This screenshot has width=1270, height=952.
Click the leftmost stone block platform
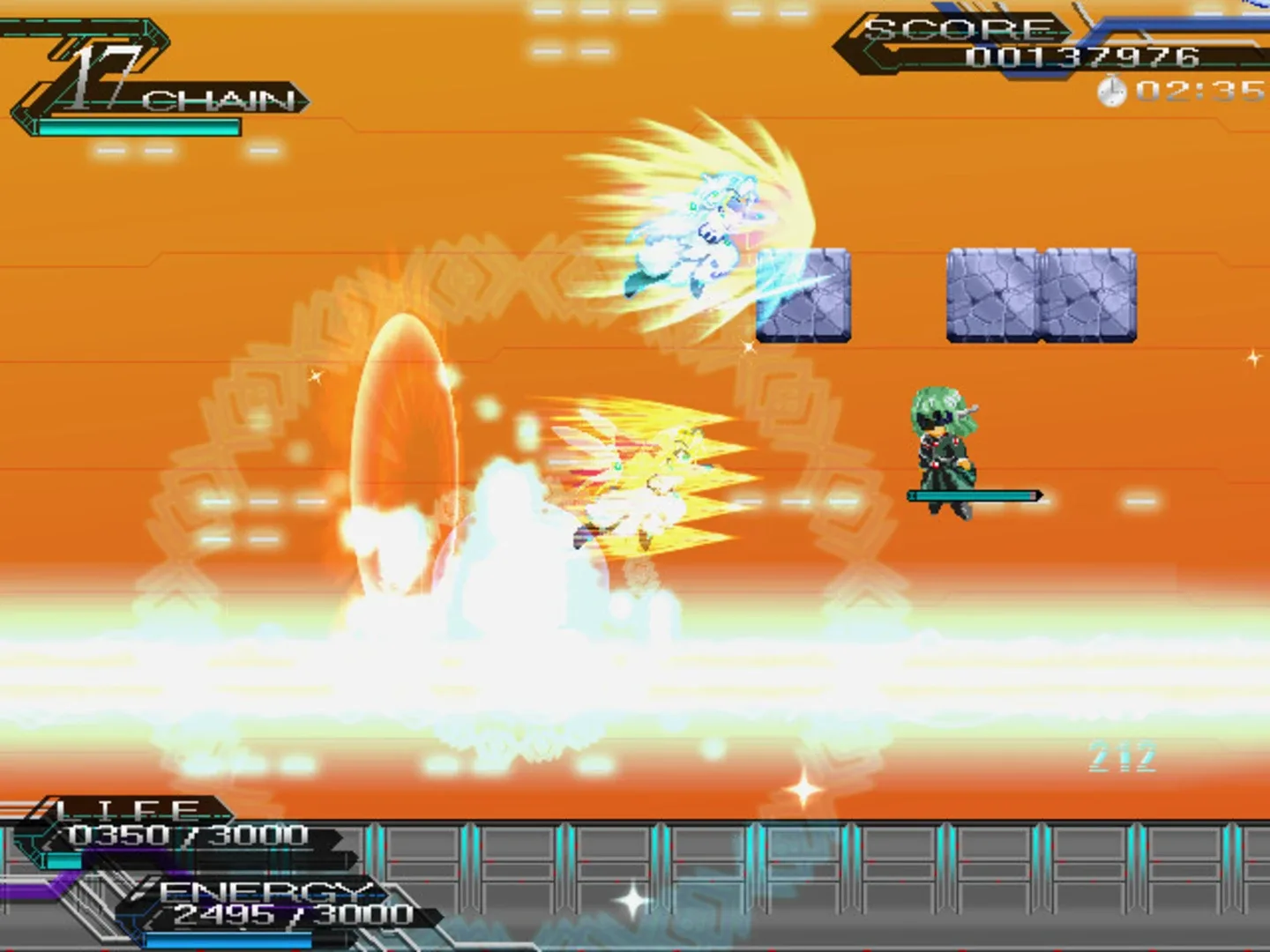(804, 295)
